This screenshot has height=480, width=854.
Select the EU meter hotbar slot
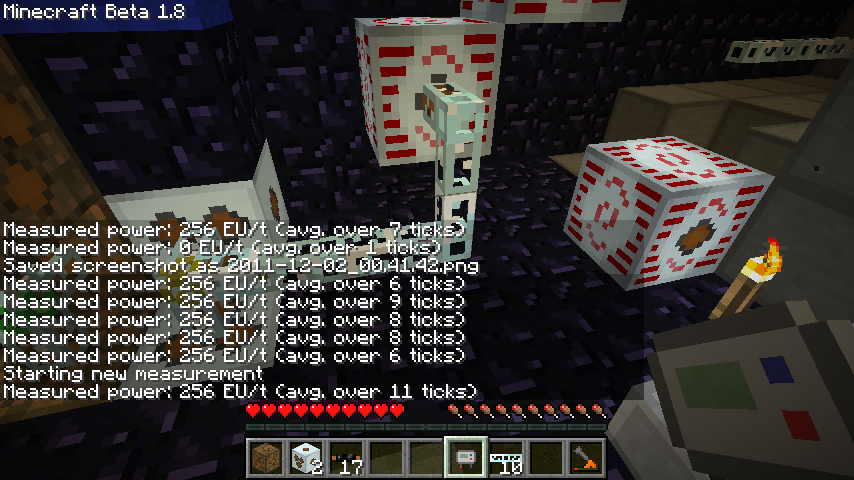tap(466, 458)
